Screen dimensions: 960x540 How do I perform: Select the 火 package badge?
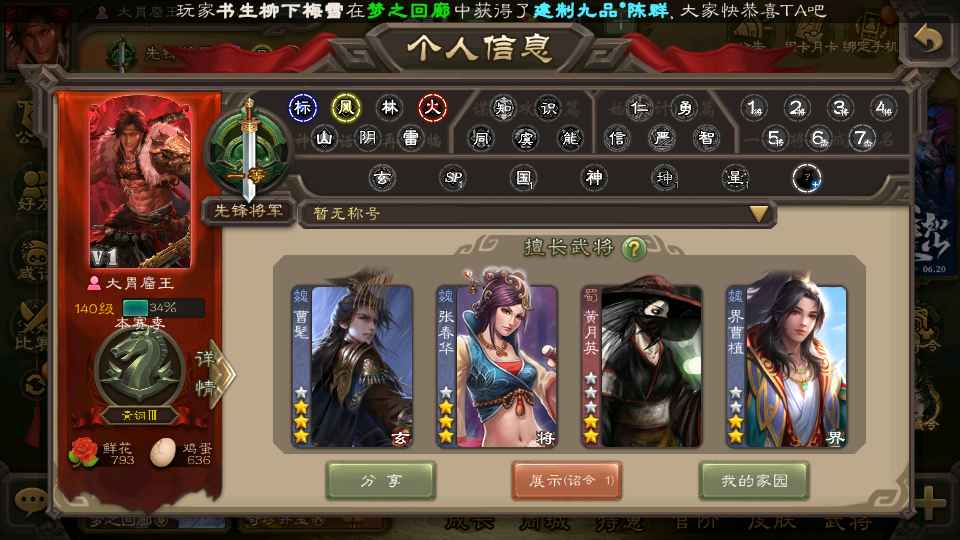pyautogui.click(x=432, y=108)
